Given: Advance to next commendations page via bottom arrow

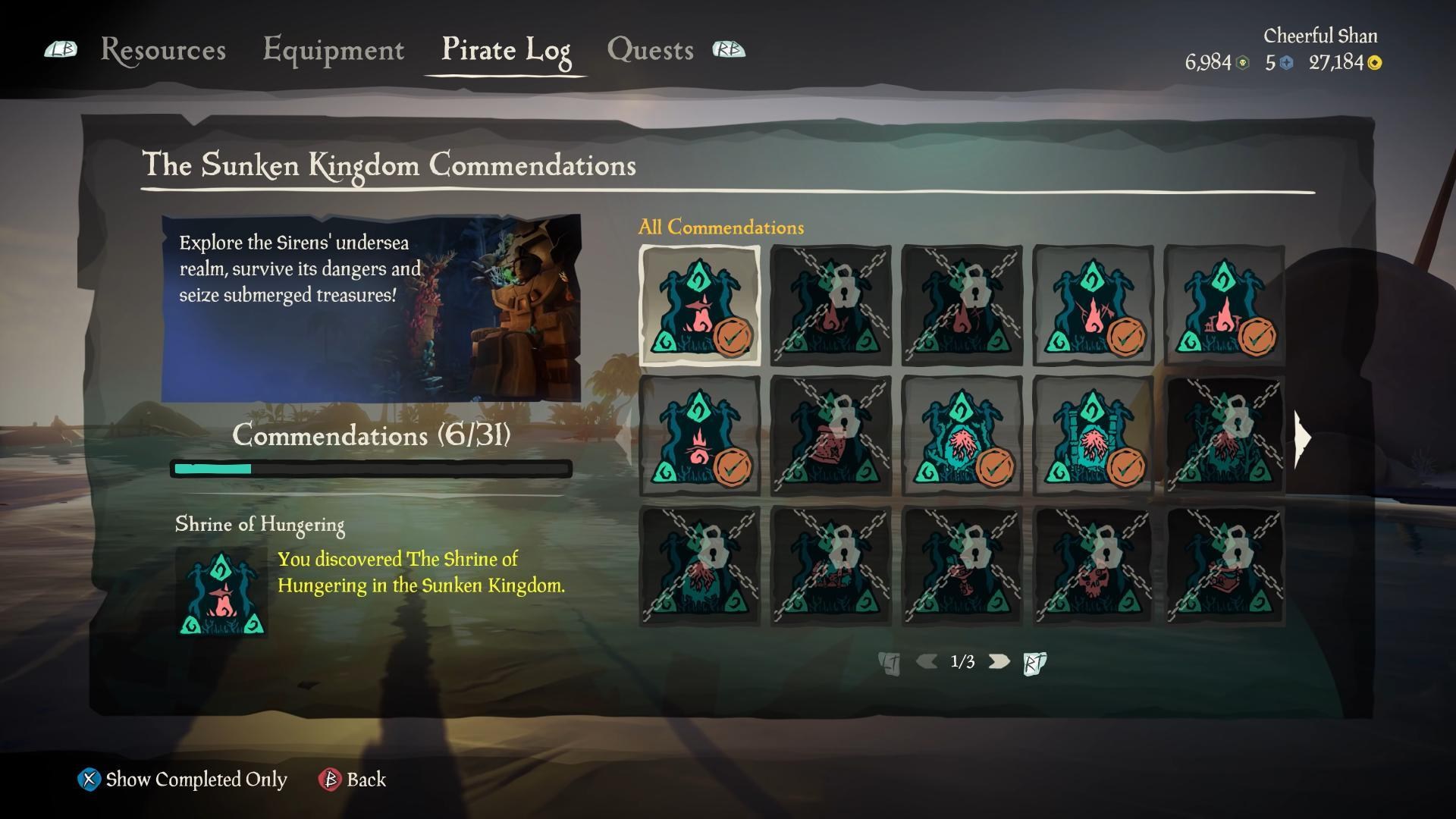Looking at the screenshot, I should [999, 661].
